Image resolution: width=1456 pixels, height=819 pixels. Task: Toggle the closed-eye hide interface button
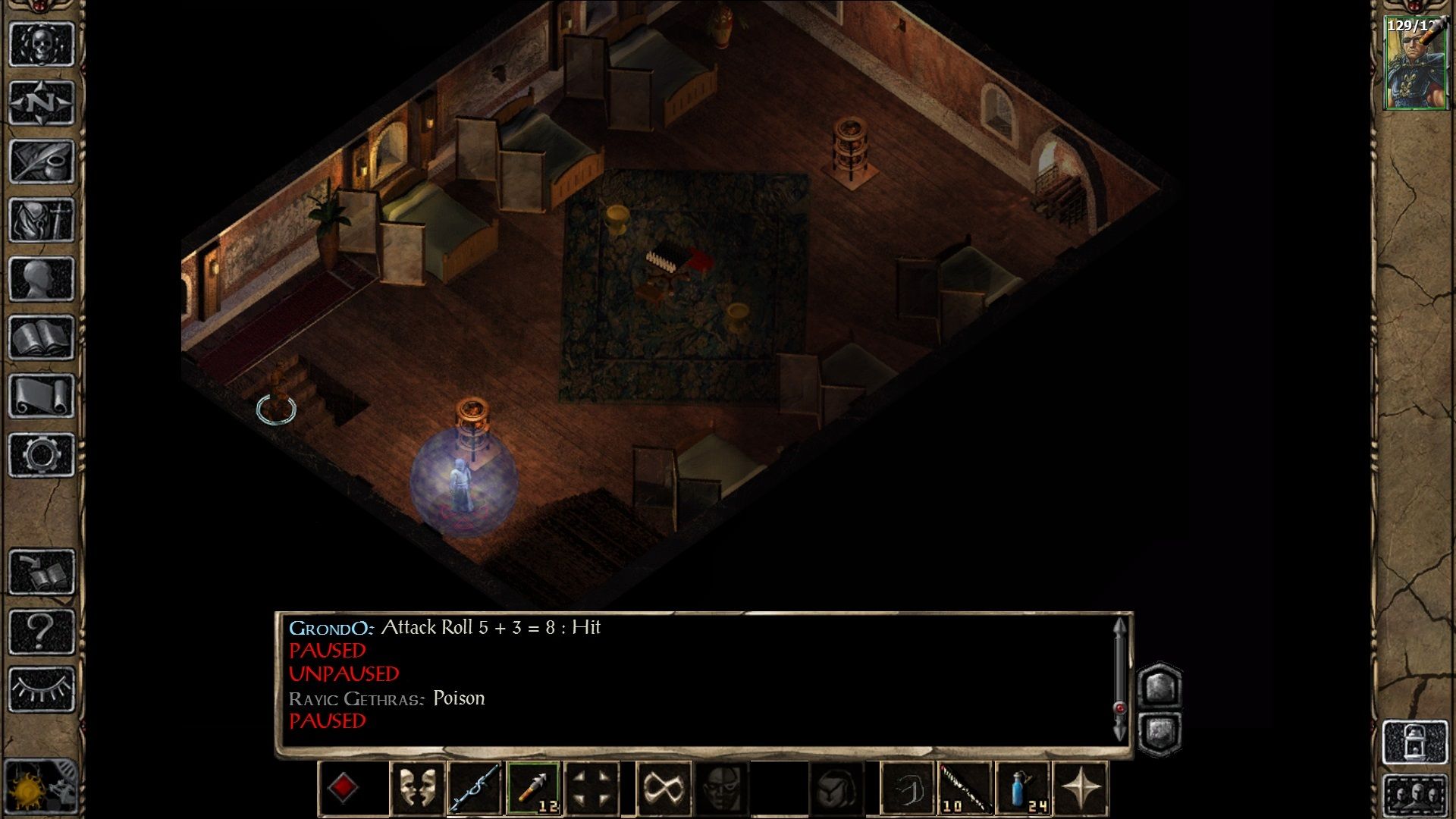41,689
